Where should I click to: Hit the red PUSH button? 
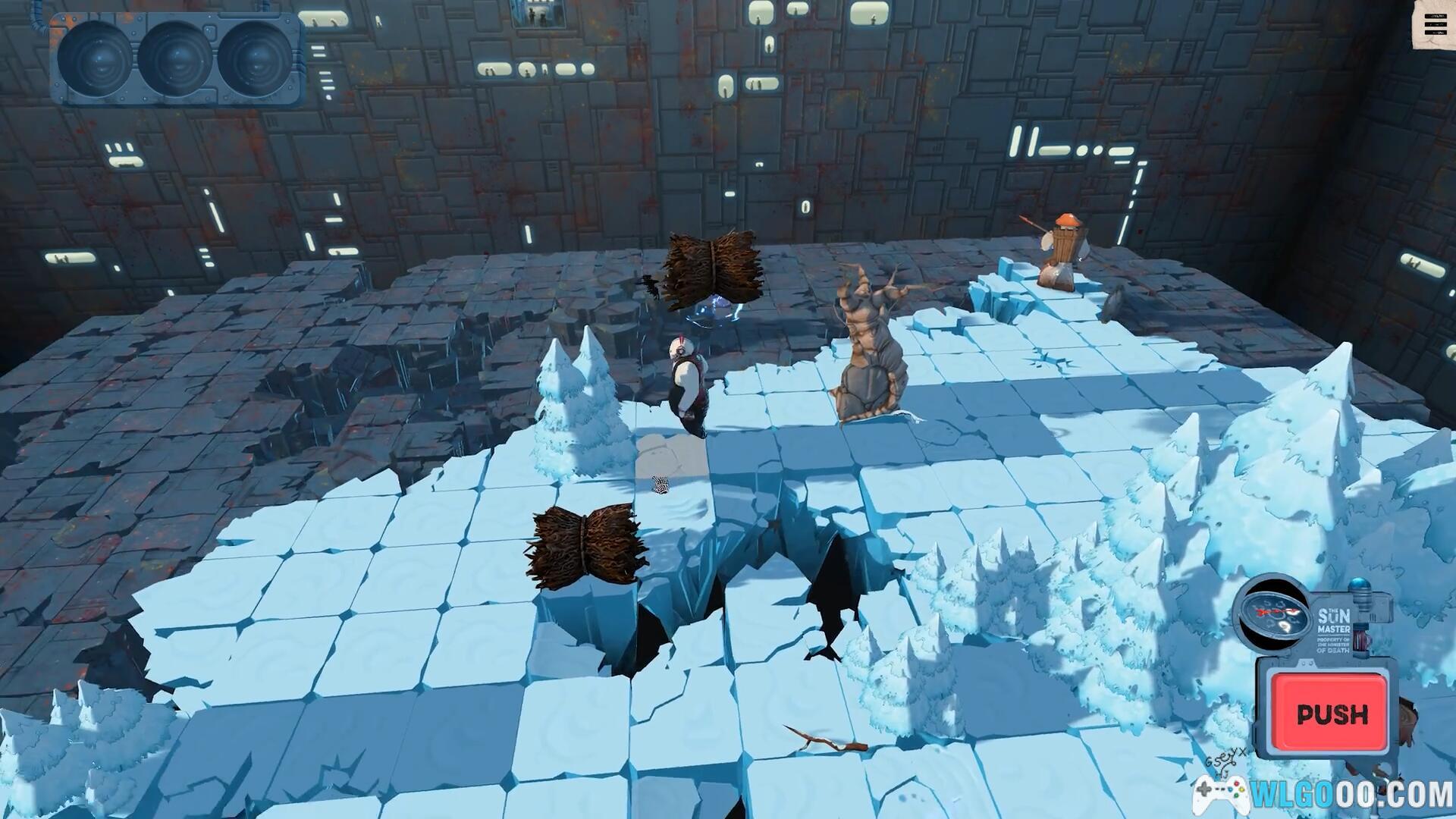click(x=1332, y=713)
